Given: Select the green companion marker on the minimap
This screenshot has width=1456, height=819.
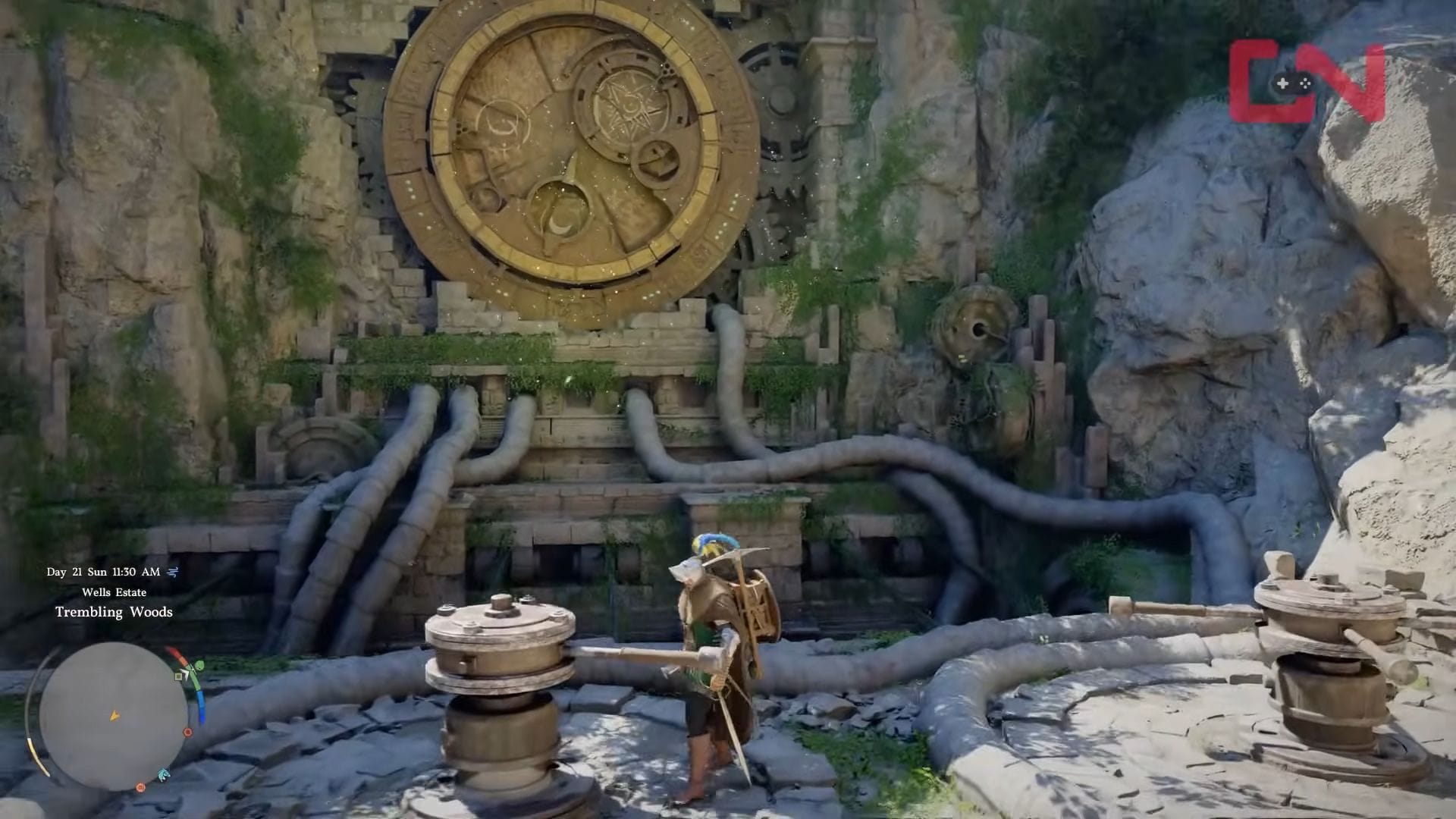Looking at the screenshot, I should (x=199, y=665).
